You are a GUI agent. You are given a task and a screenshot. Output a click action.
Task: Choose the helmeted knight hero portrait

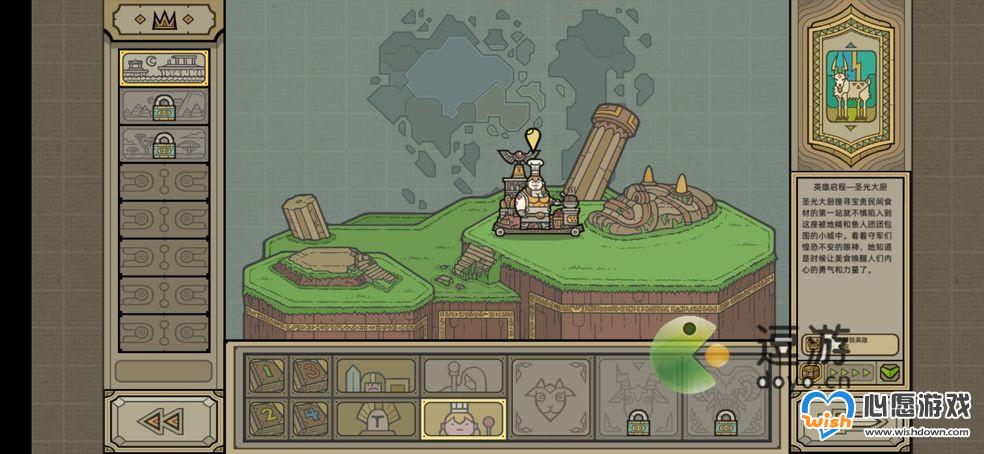coord(376,418)
